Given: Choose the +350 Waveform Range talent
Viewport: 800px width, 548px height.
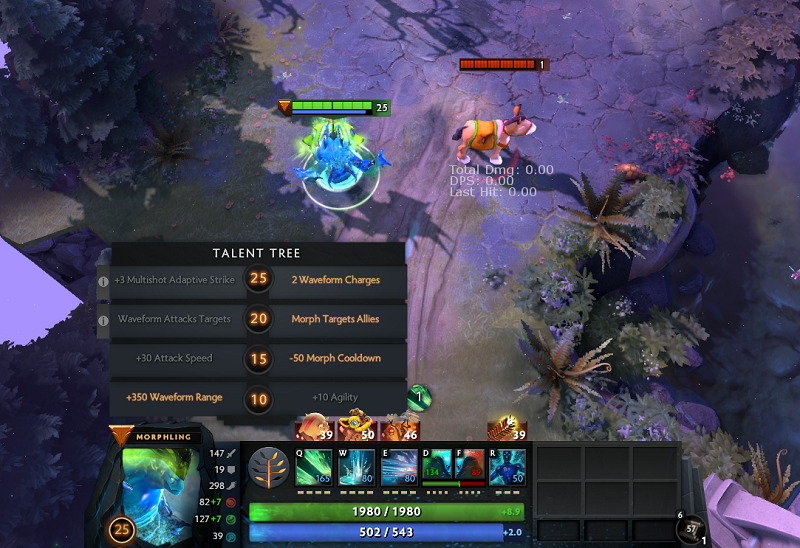Looking at the screenshot, I should 174,397.
